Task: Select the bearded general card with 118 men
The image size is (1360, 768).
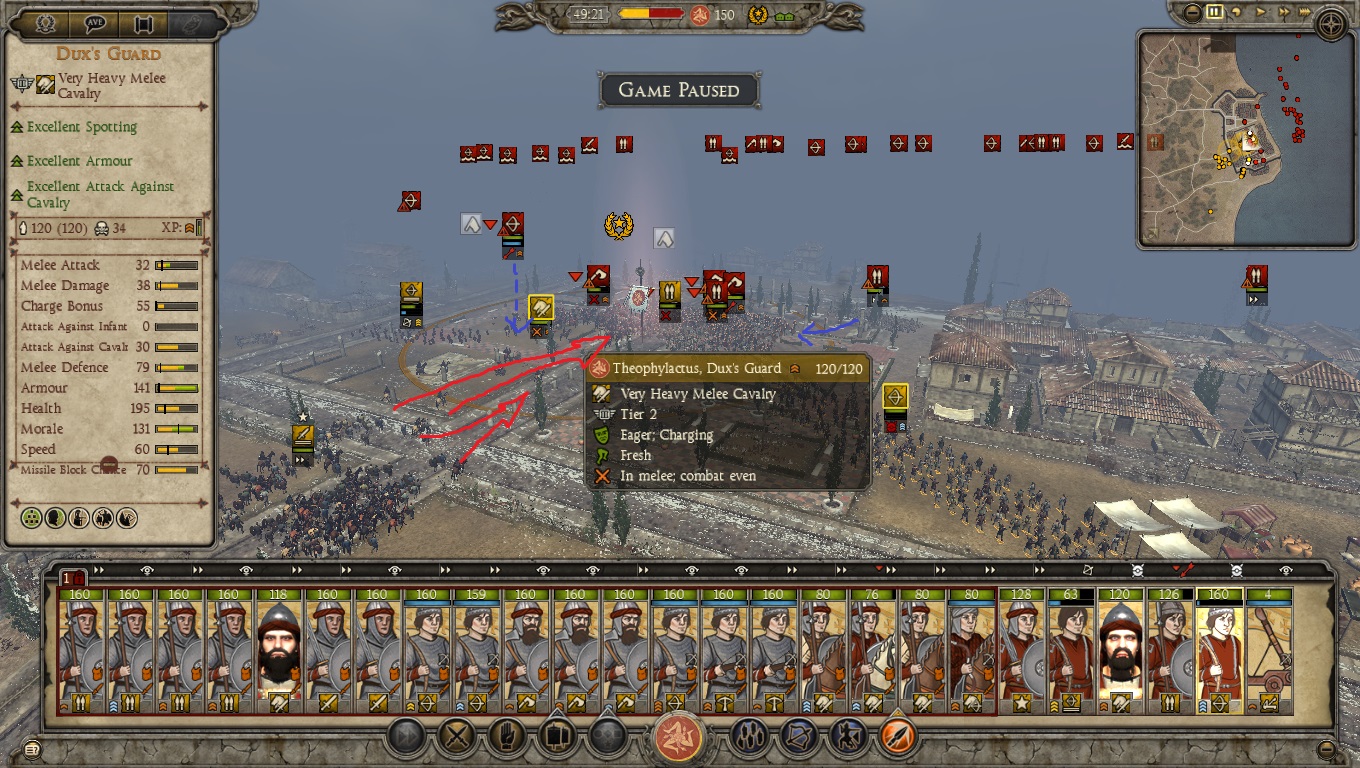Action: pos(279,652)
